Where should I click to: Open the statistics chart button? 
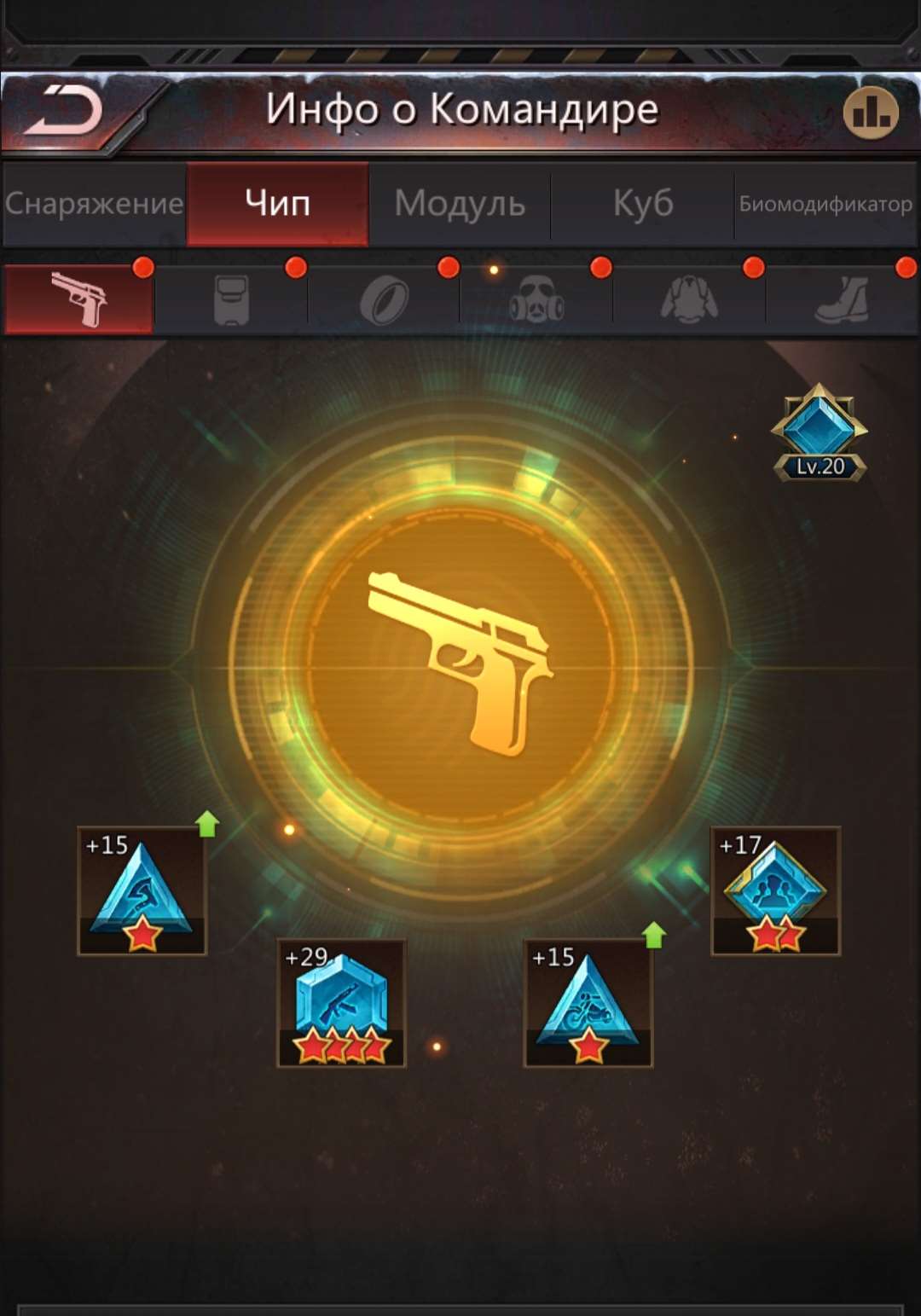tap(870, 112)
